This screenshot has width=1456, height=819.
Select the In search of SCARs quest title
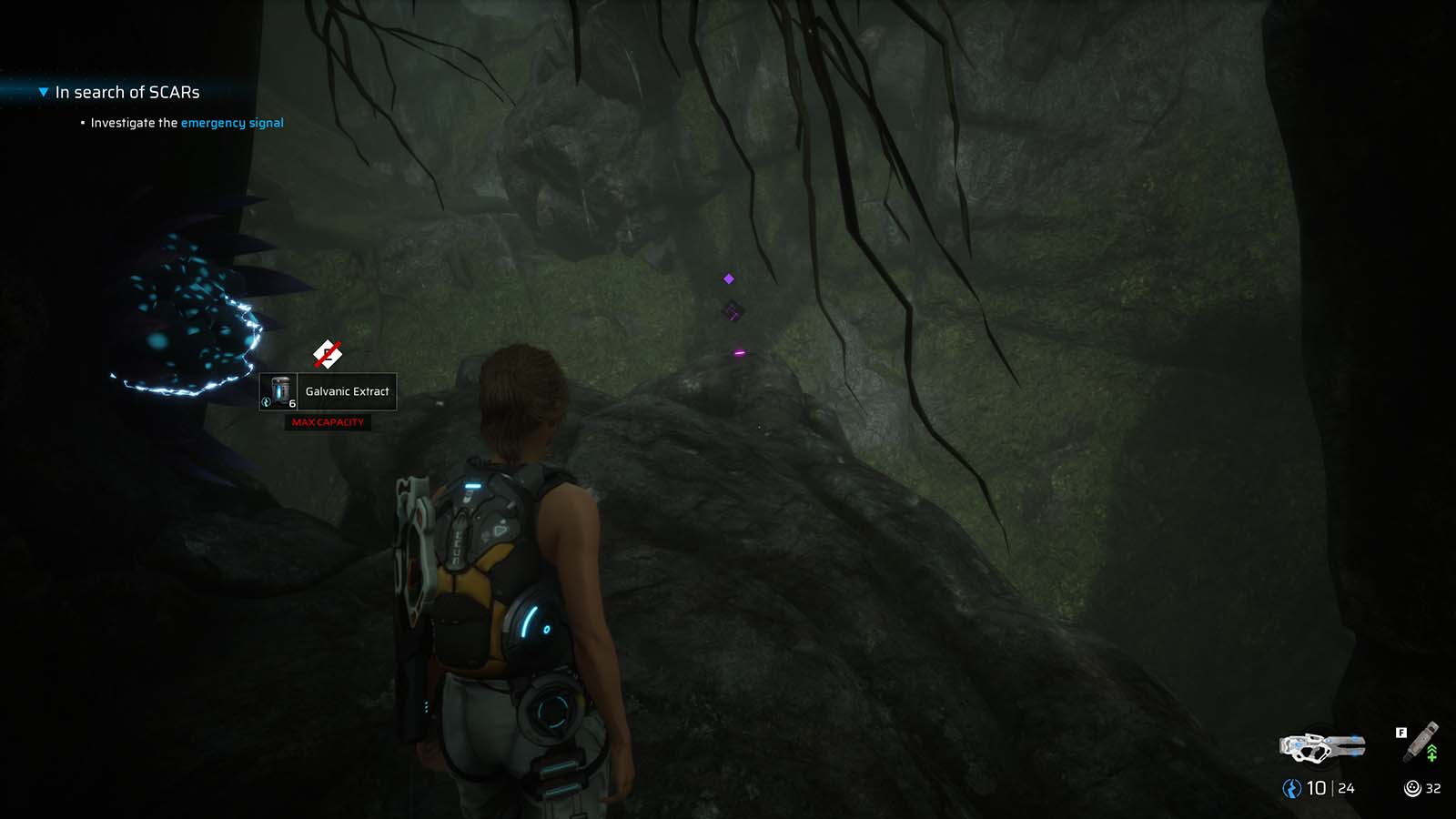coord(128,91)
